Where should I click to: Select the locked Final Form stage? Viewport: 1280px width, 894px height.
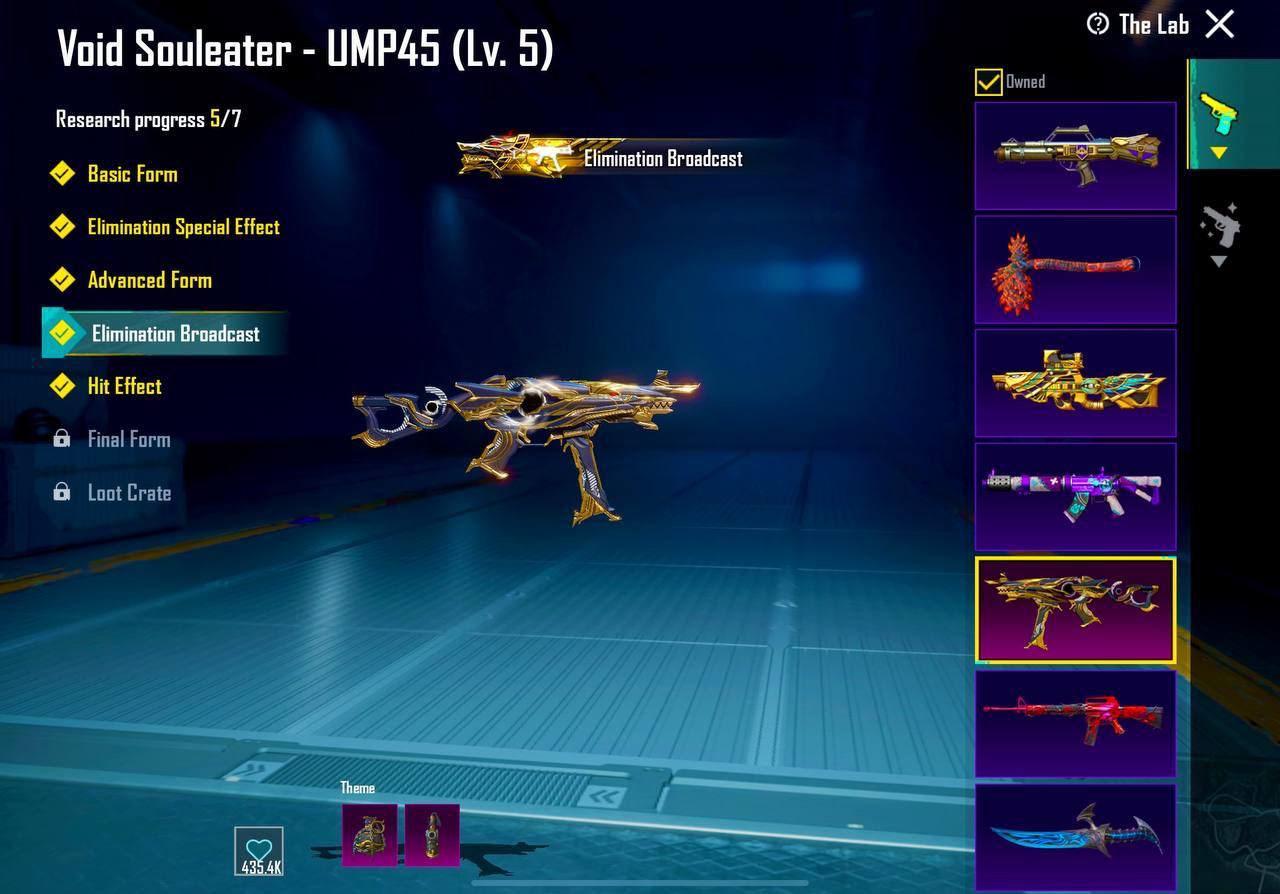pyautogui.click(x=128, y=439)
